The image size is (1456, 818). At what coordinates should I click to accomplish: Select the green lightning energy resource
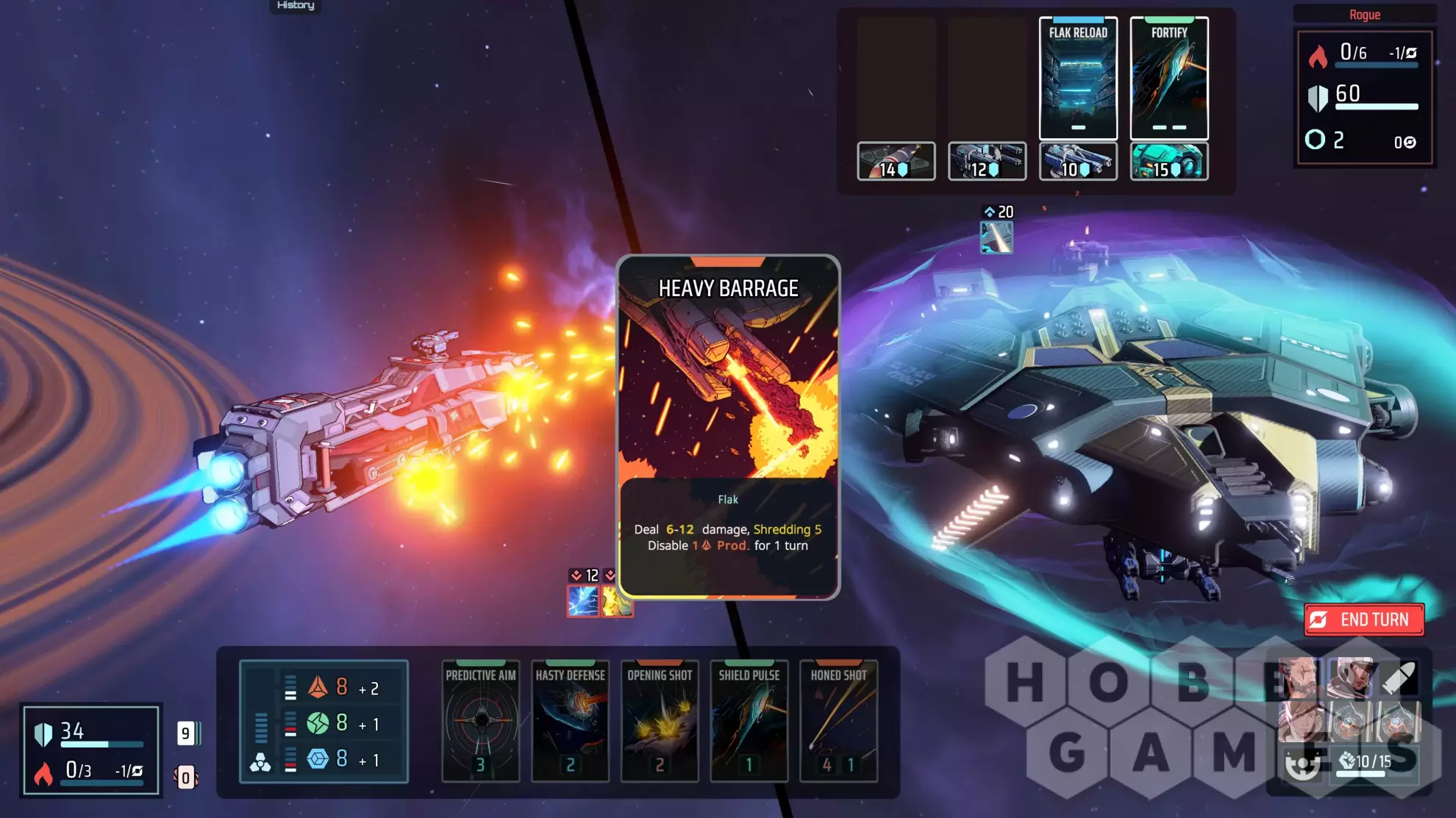[318, 723]
